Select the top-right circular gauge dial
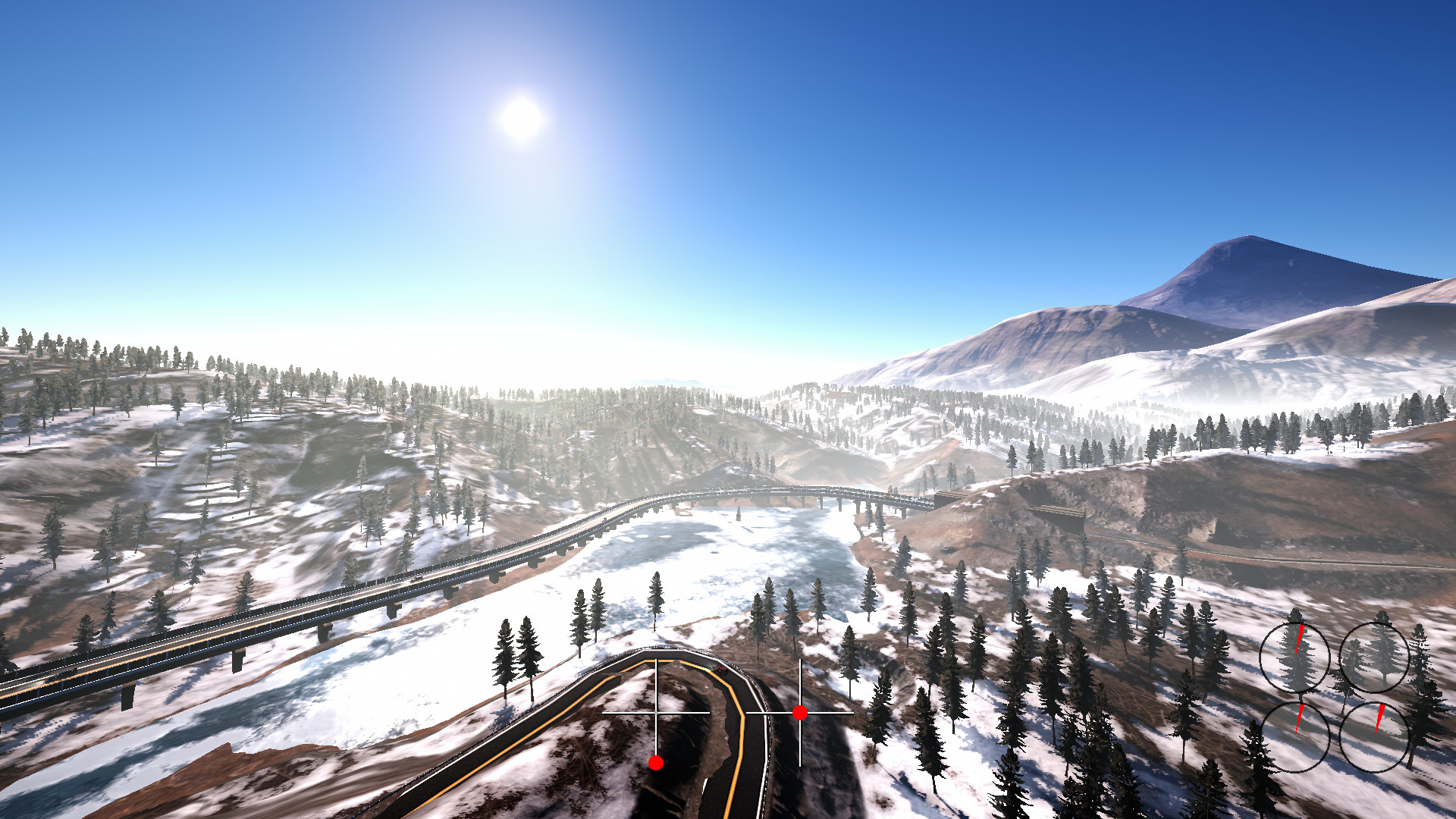The height and width of the screenshot is (819, 1456). [1375, 657]
